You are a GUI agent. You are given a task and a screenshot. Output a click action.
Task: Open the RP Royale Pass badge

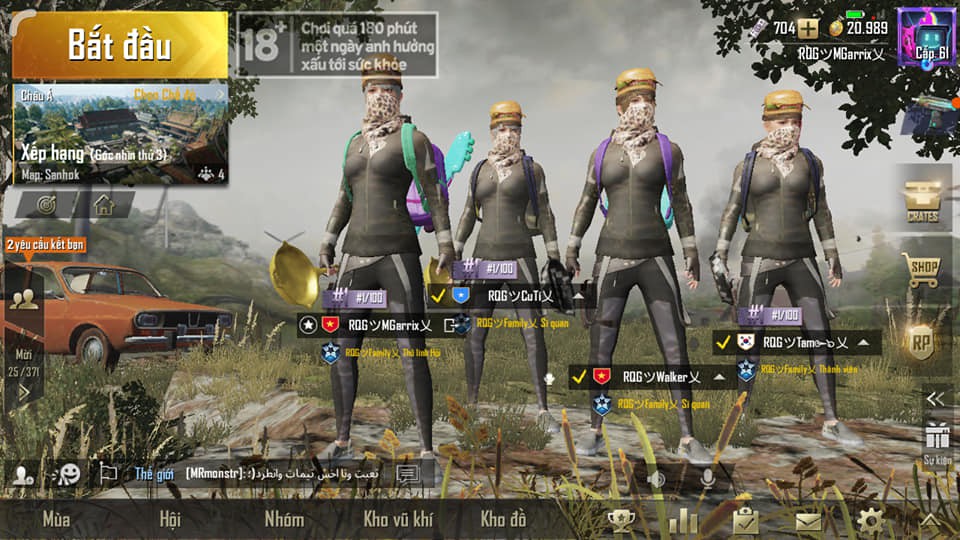pyautogui.click(x=920, y=342)
